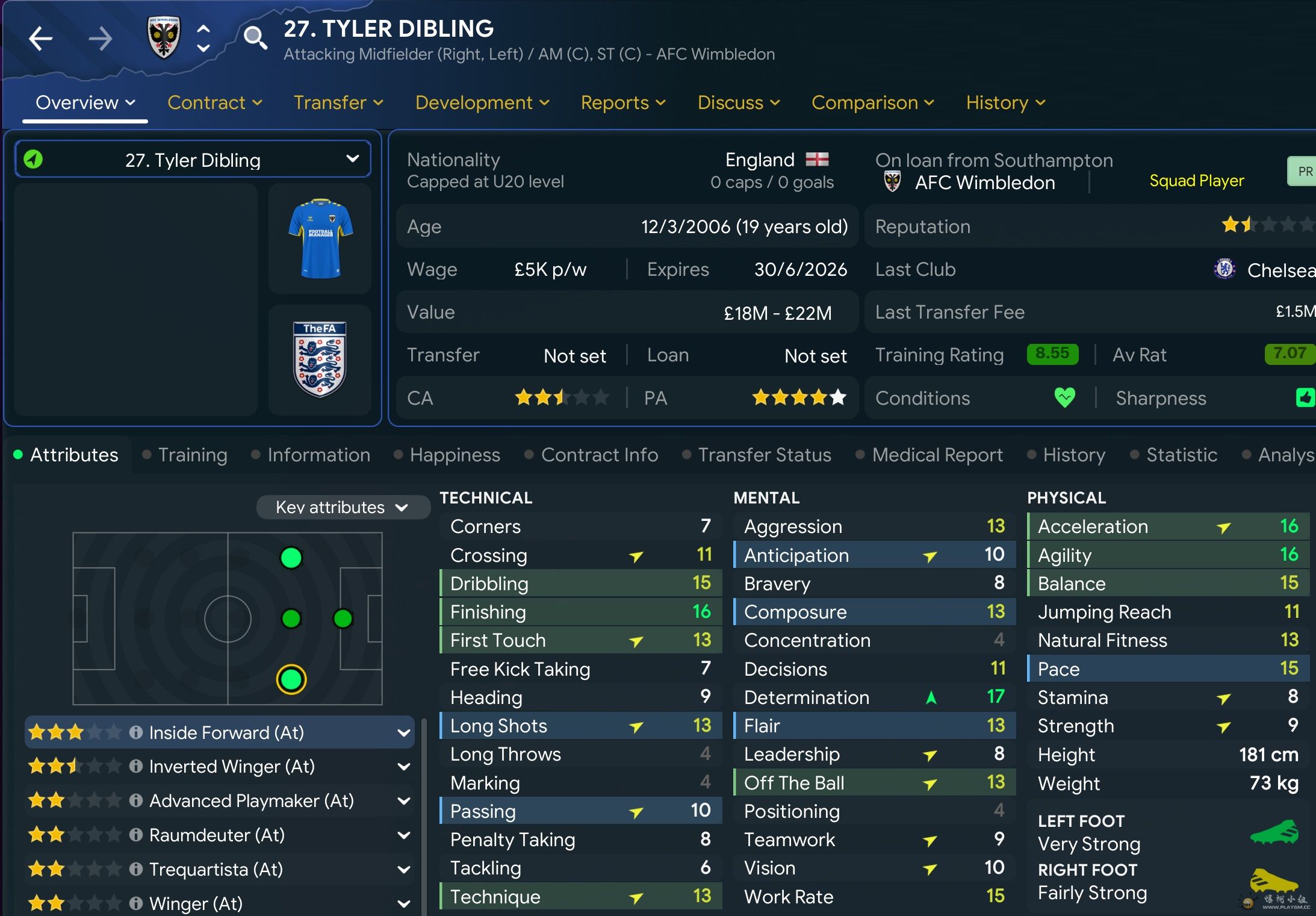Open the History dropdown in top menu
The height and width of the screenshot is (916, 1316).
[1005, 102]
